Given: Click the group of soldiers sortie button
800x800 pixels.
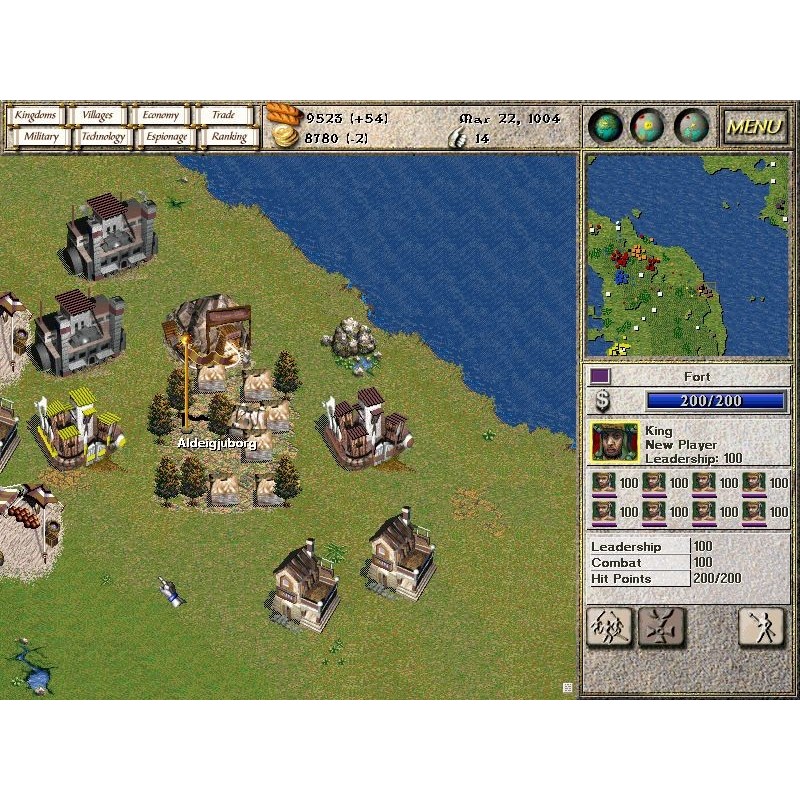Looking at the screenshot, I should tap(609, 627).
